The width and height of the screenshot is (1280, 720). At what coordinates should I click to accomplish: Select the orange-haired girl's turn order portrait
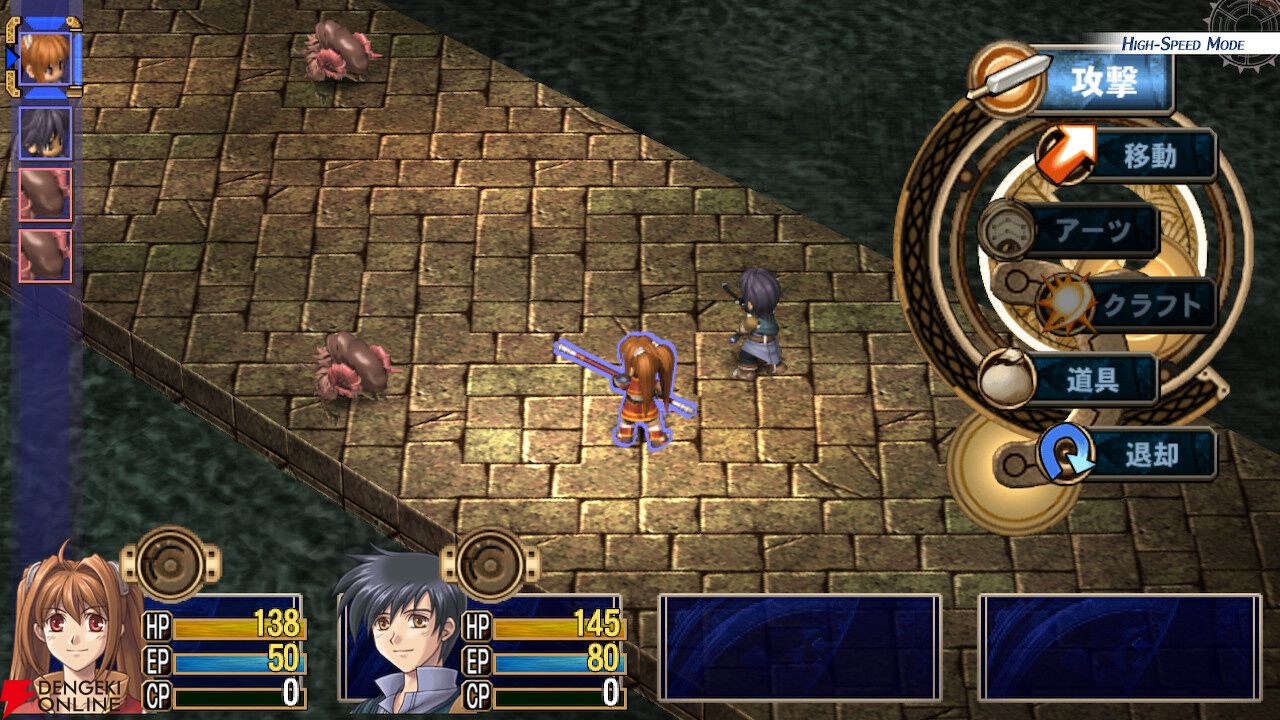coord(45,60)
